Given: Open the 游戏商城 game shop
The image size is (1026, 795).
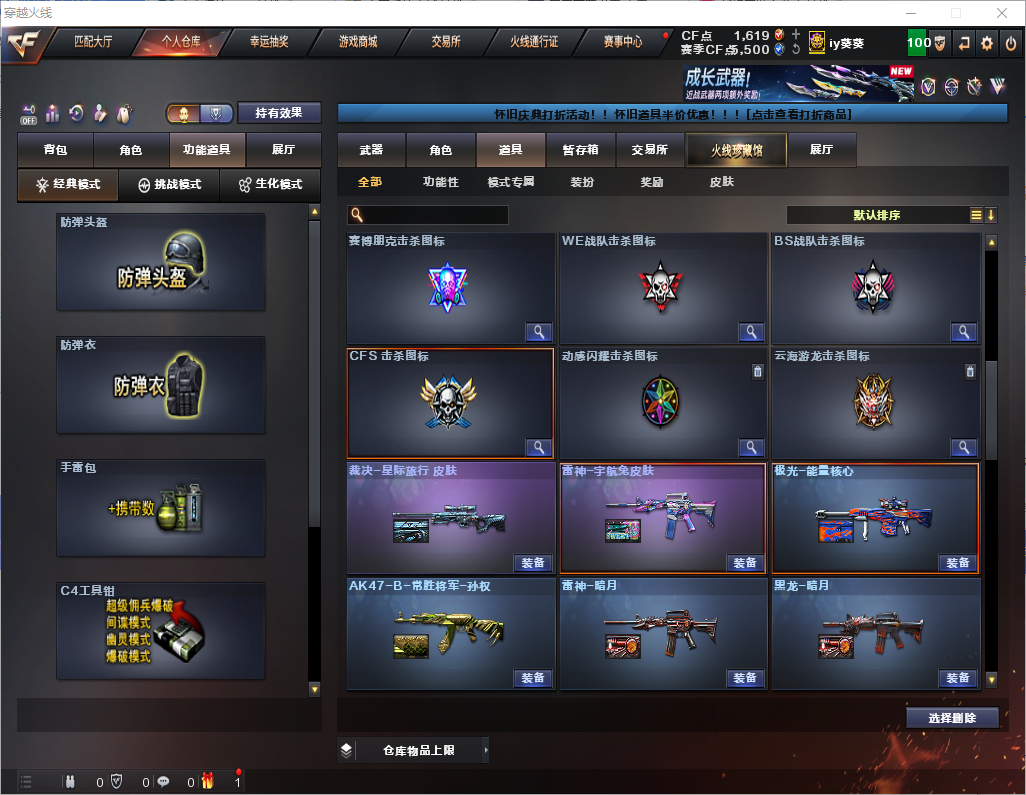Looking at the screenshot, I should coord(358,42).
